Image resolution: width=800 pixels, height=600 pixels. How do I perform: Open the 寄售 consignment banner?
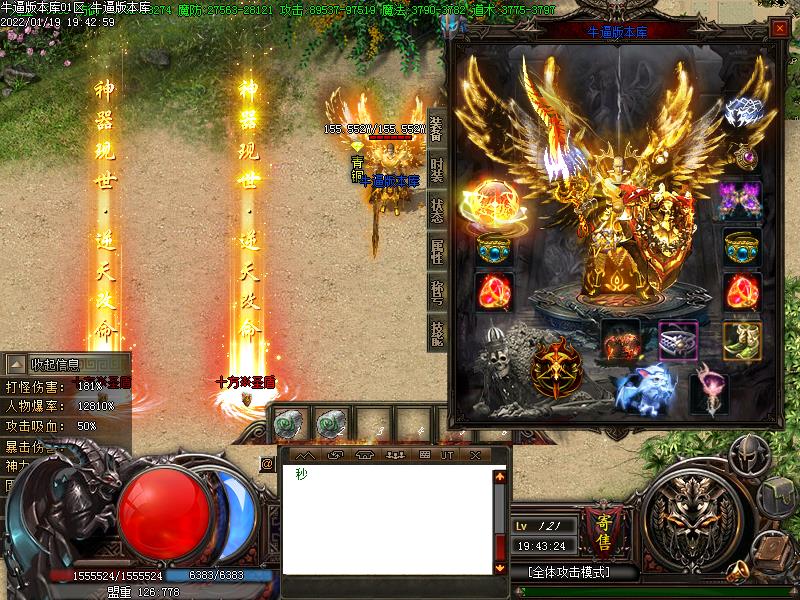pyautogui.click(x=603, y=530)
